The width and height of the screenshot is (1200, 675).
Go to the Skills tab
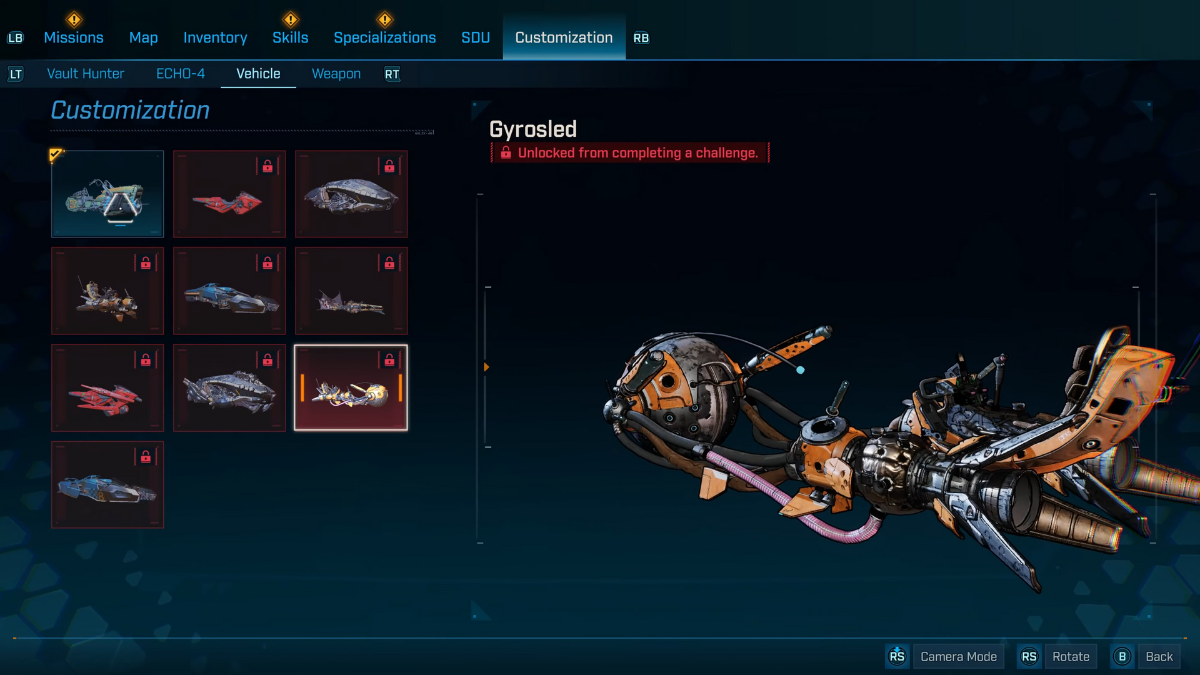click(x=290, y=37)
